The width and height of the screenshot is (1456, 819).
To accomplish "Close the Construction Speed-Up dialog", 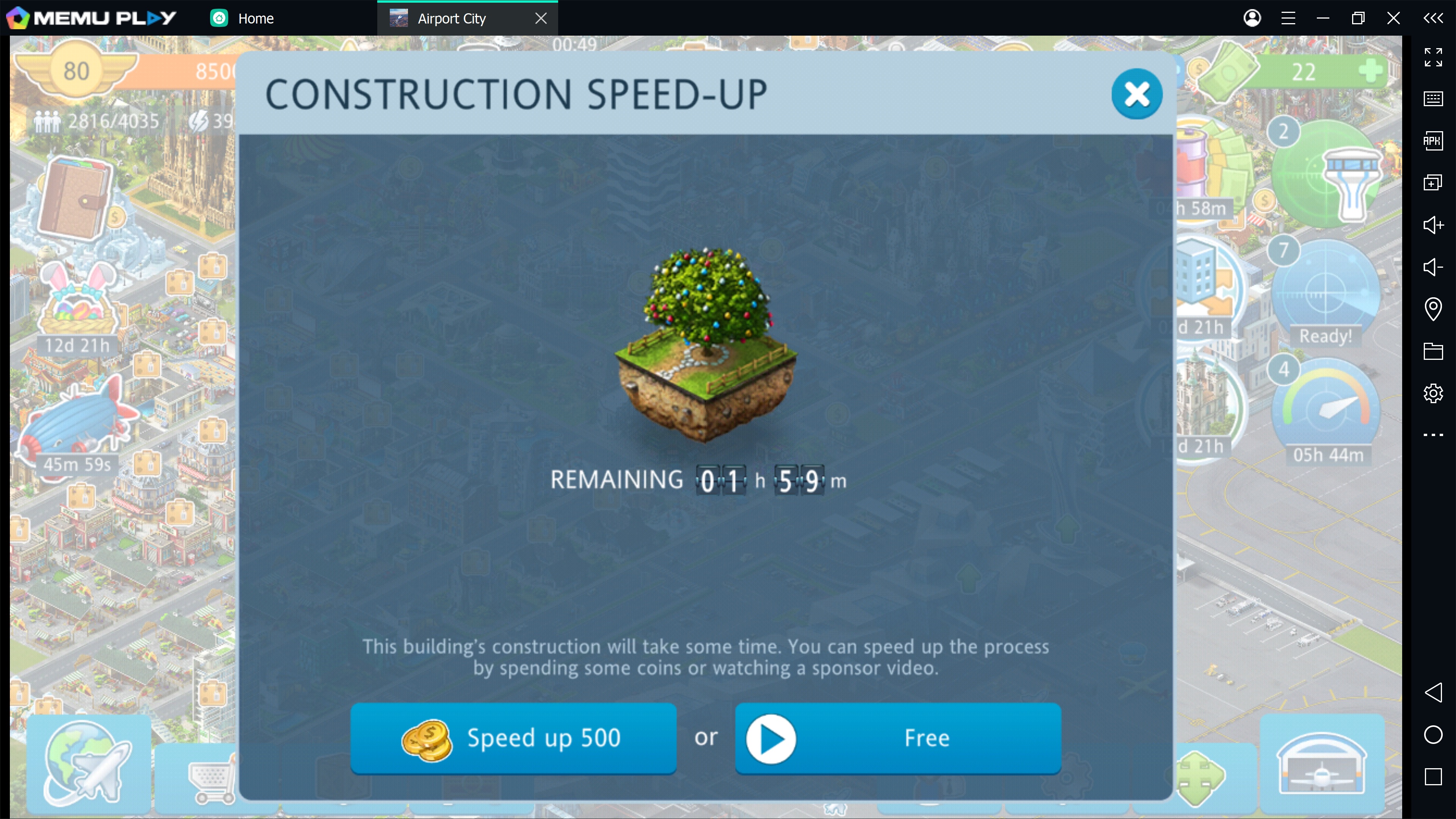I will coord(1136,94).
